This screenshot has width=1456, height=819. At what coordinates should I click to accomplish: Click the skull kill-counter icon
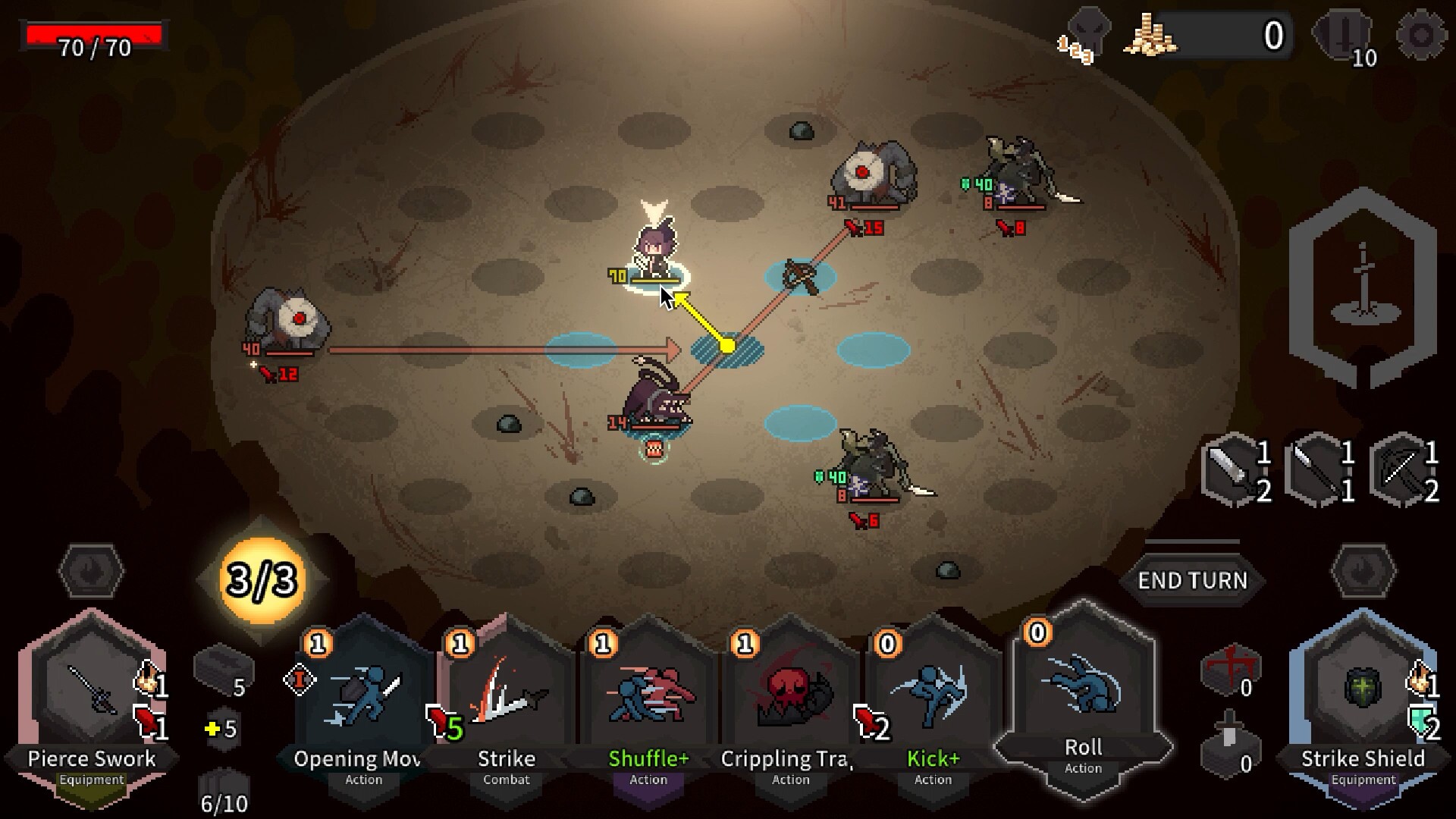[x=1090, y=33]
